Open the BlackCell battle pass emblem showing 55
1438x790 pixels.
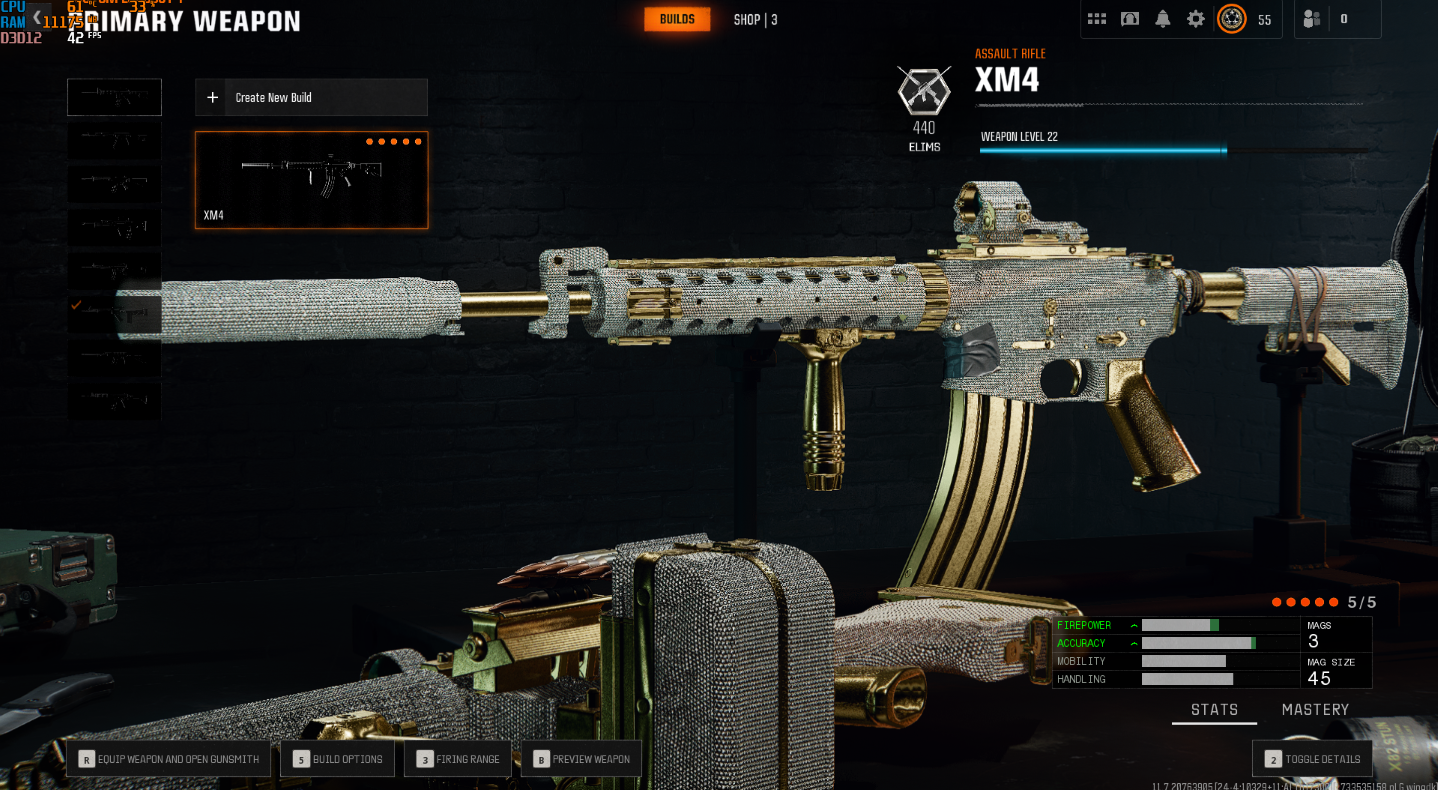[x=1232, y=18]
